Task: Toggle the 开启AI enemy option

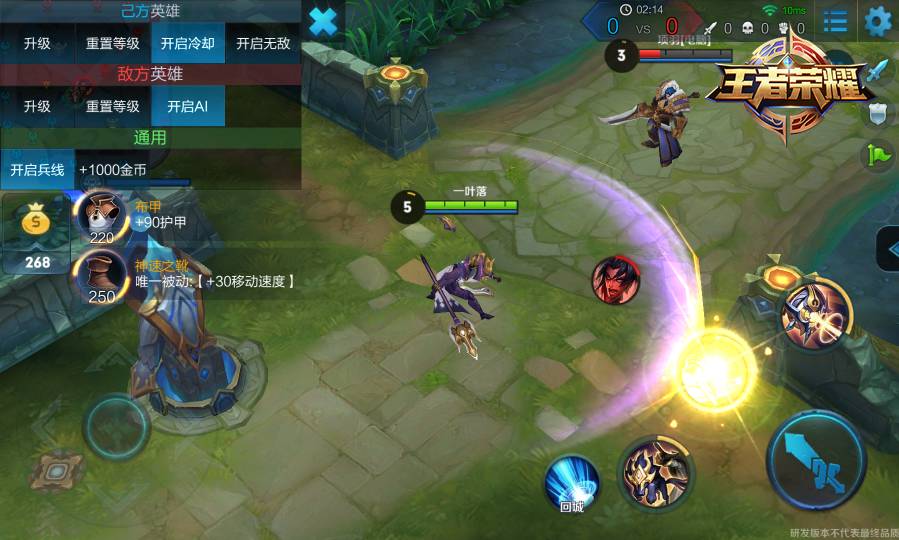Action: point(187,107)
